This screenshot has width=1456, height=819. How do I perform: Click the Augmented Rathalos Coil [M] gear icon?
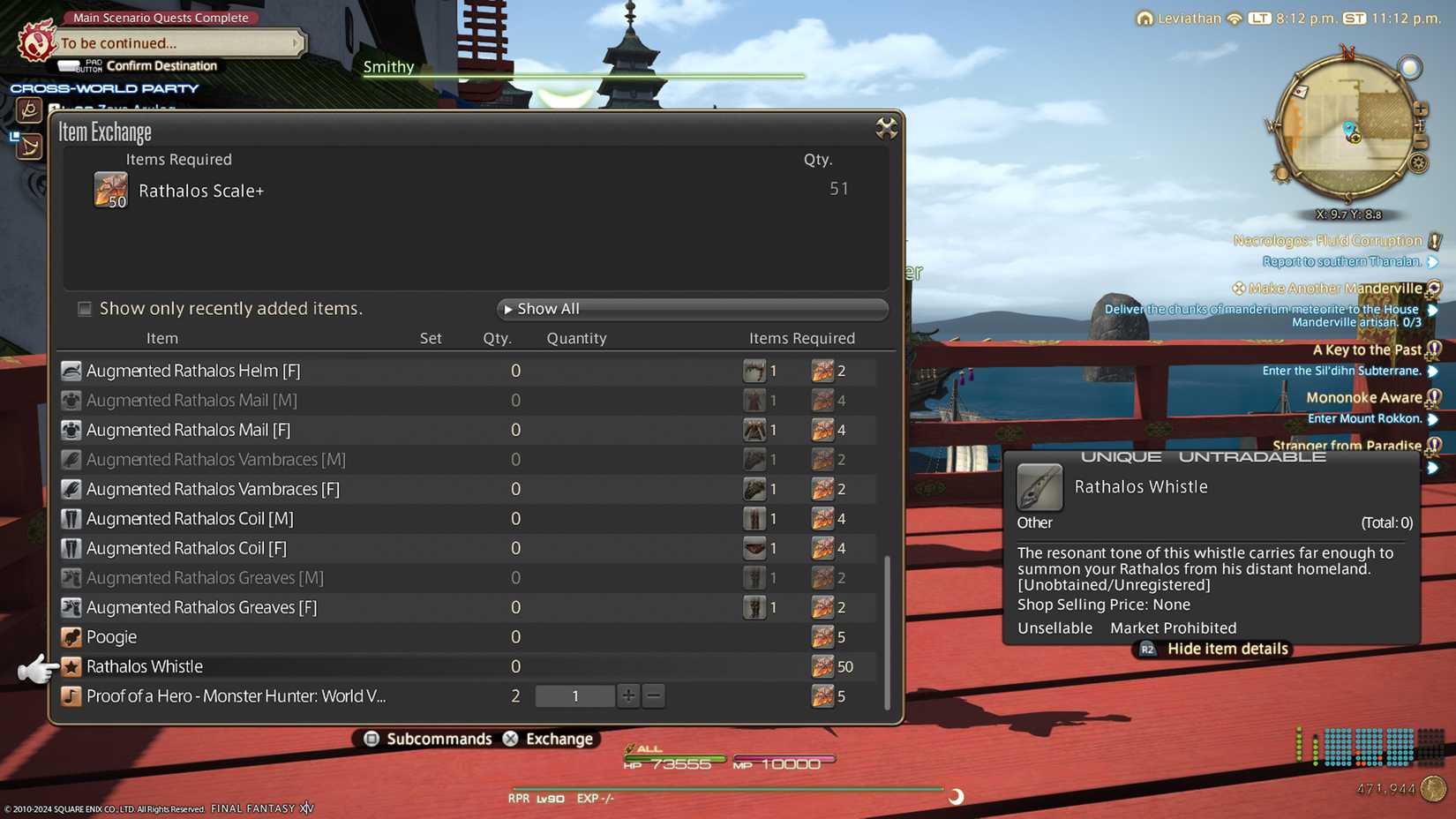point(71,518)
